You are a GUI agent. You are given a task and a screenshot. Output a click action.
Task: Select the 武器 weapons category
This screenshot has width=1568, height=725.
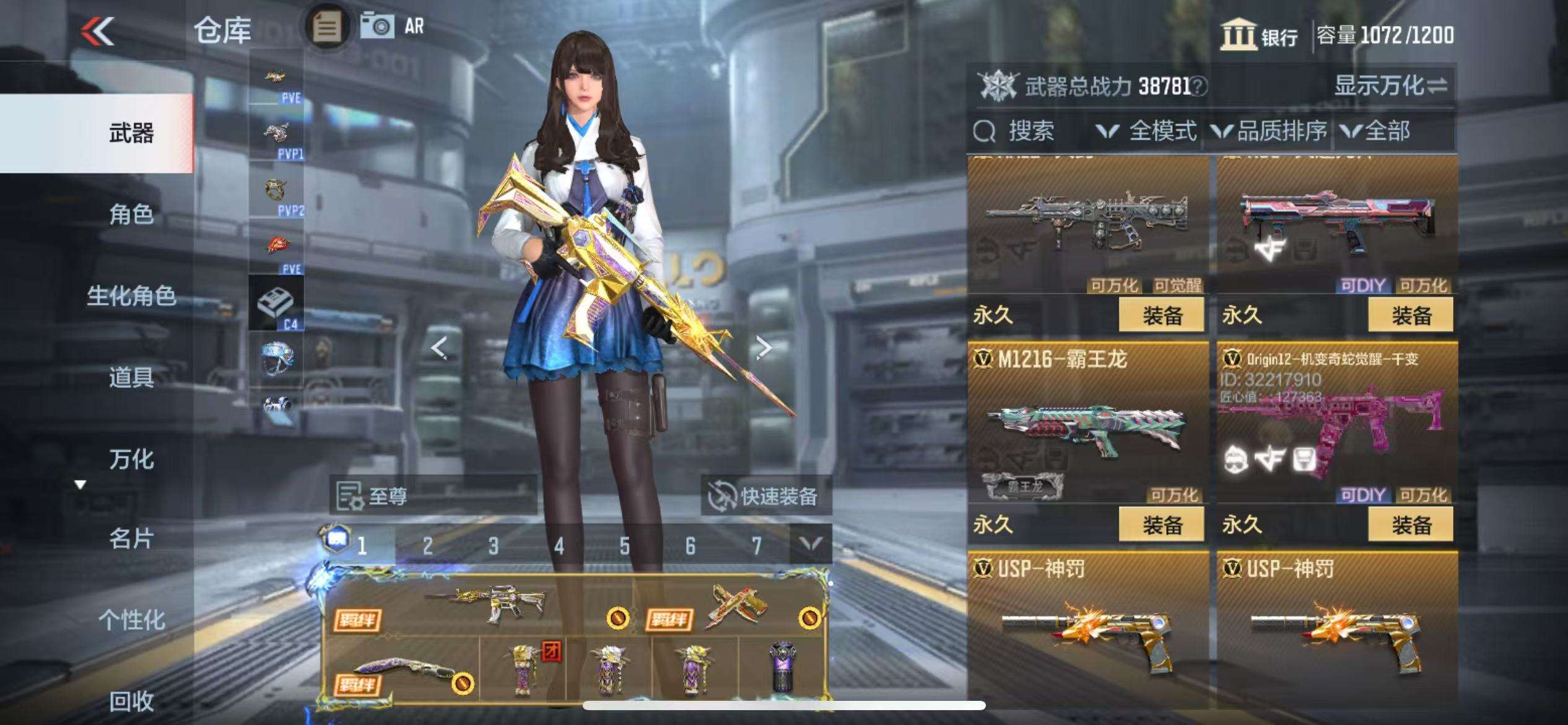131,133
